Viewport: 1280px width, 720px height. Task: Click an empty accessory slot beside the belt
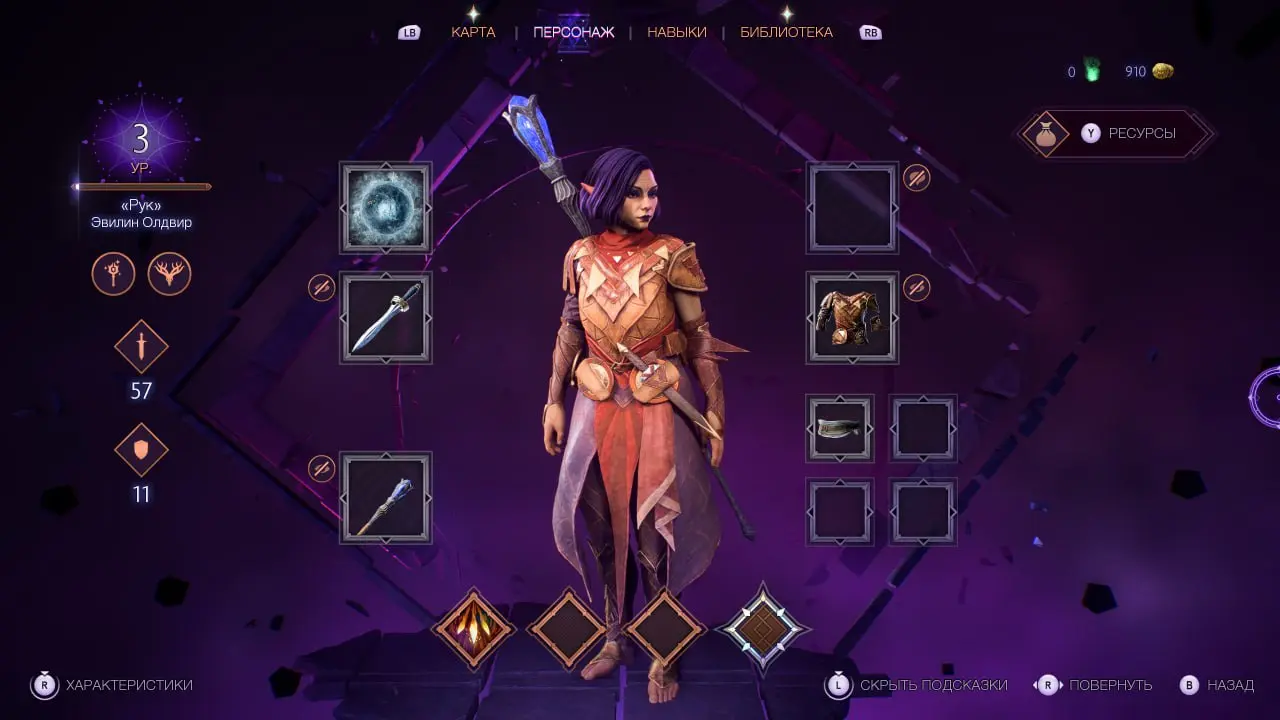coord(922,428)
